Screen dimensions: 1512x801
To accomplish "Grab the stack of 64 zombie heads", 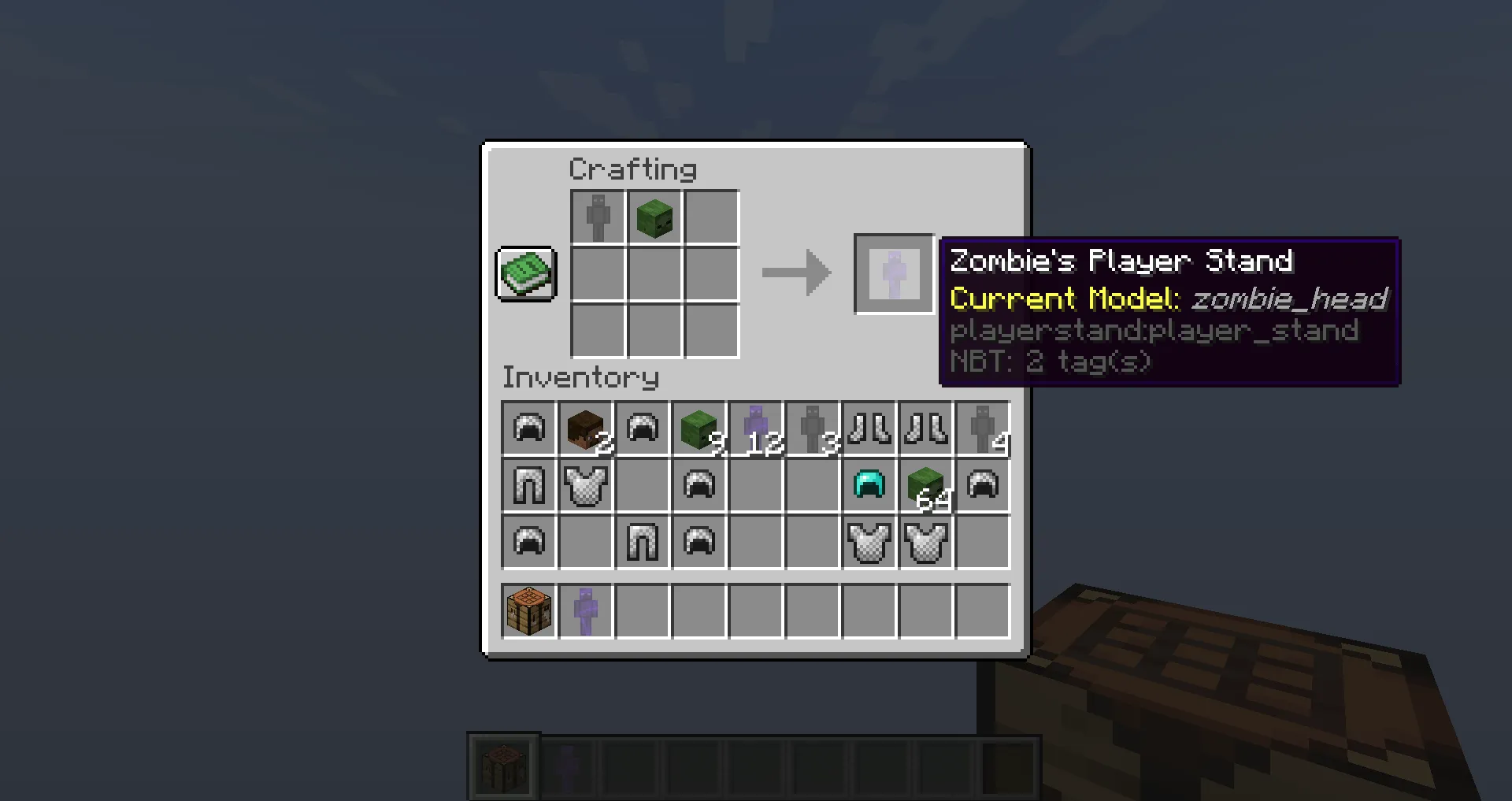I will (x=926, y=485).
